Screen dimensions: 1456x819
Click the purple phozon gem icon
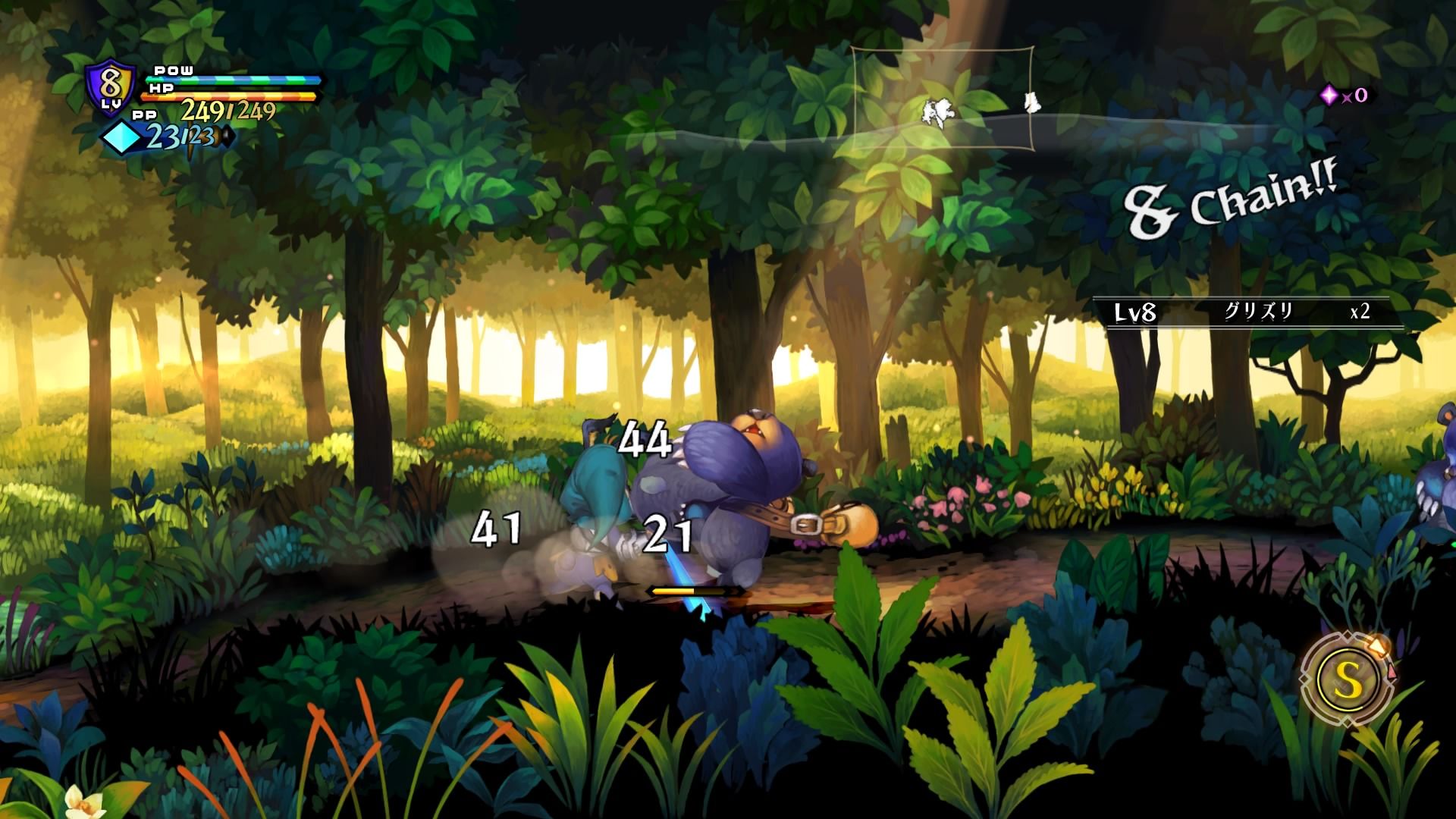(1329, 95)
